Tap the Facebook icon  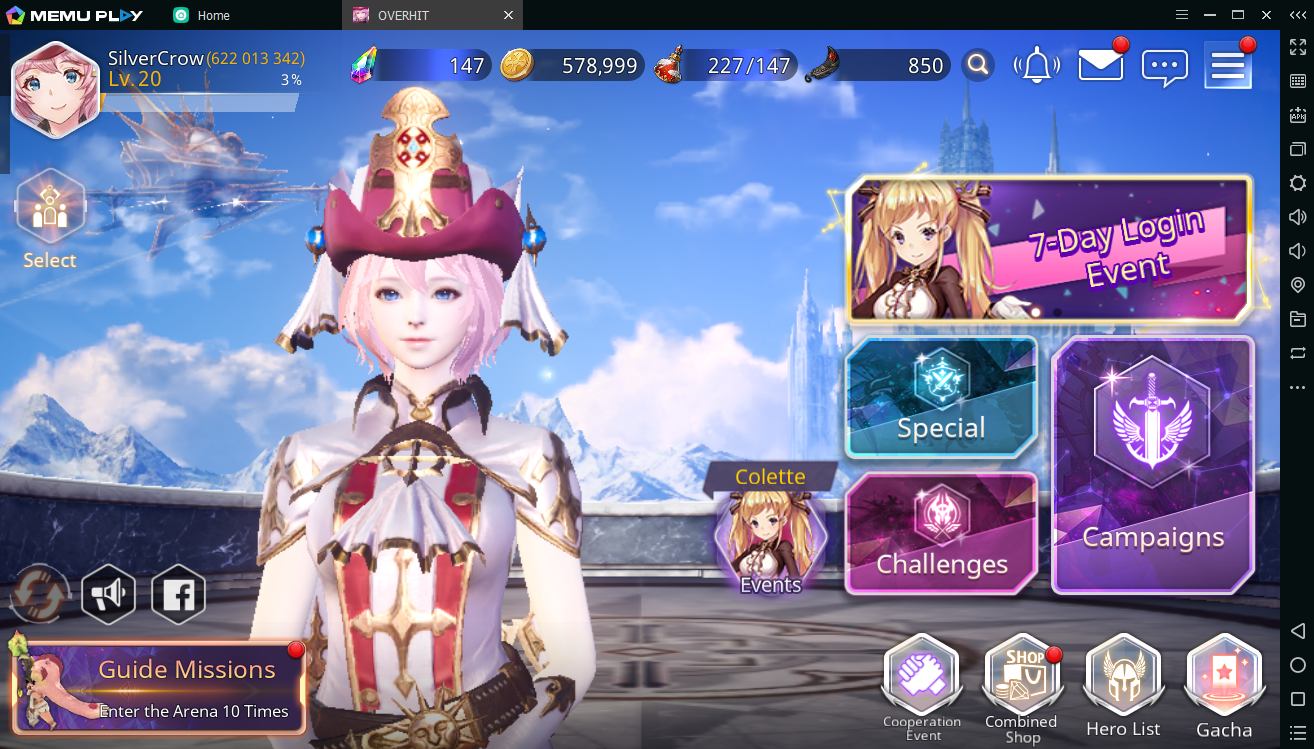[x=178, y=595]
